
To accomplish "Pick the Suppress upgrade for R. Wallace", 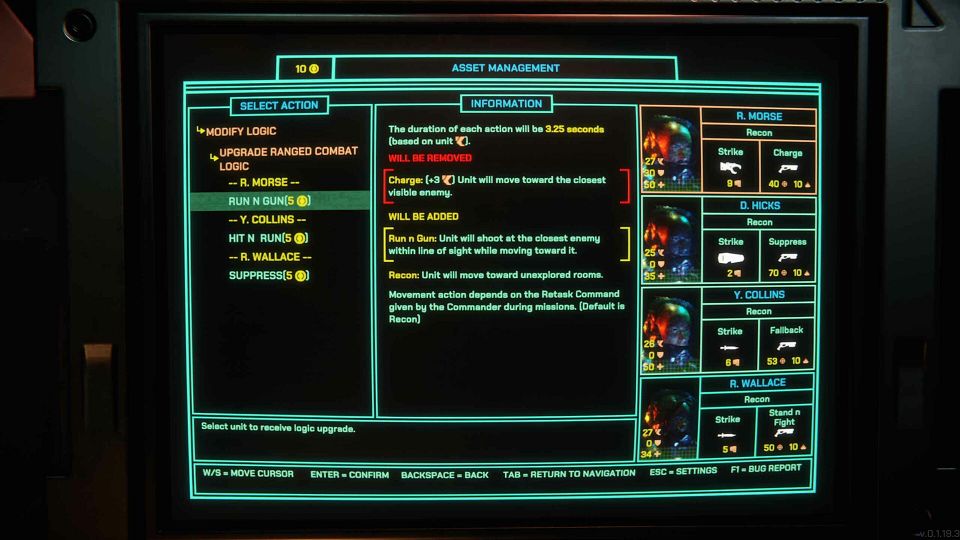I will point(267,275).
